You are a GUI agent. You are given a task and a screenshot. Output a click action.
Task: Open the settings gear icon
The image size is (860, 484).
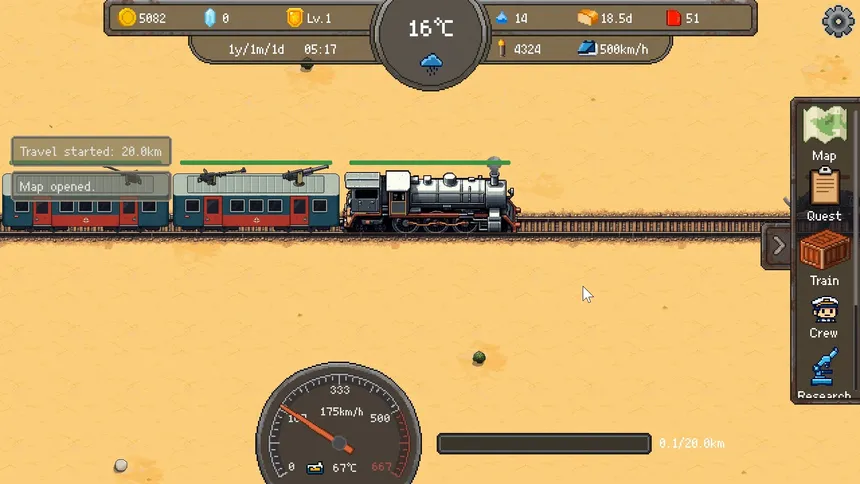838,21
